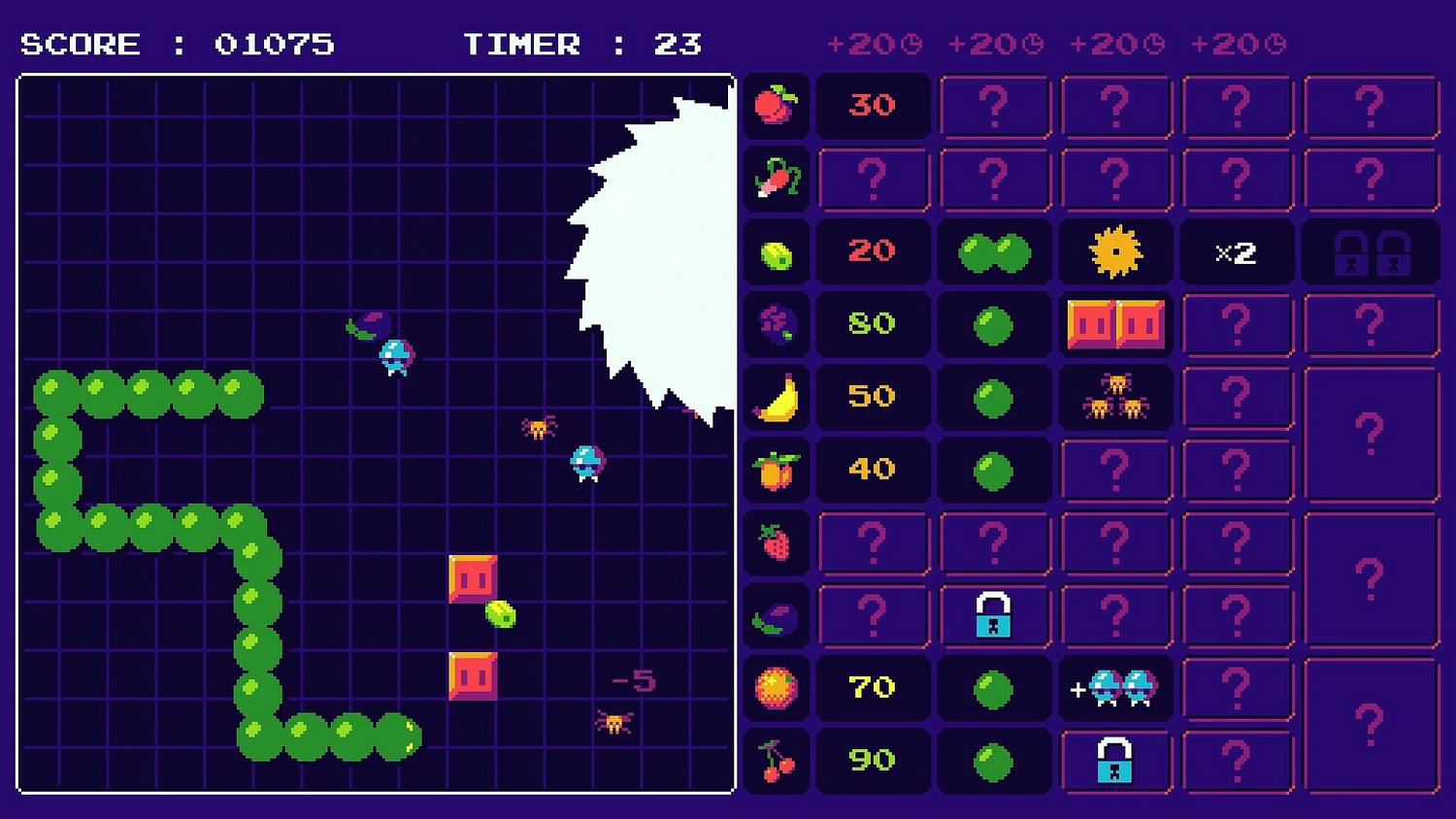This screenshot has width=1456, height=819.
Task: Click the grapes' 80 points cell
Action: click(x=873, y=323)
